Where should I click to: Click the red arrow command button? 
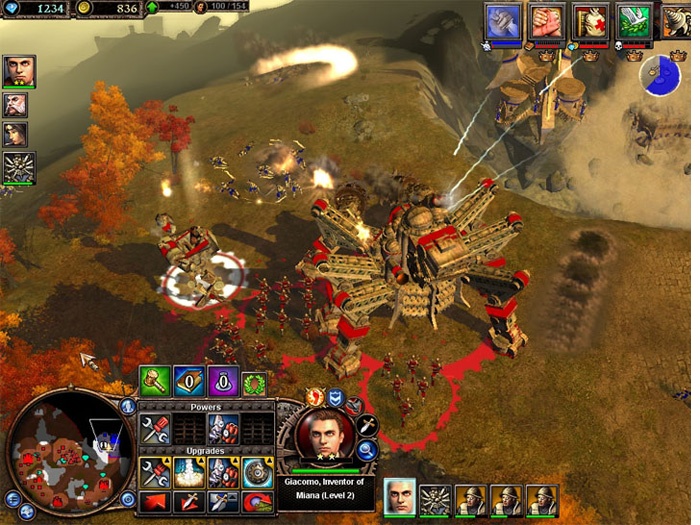153,502
